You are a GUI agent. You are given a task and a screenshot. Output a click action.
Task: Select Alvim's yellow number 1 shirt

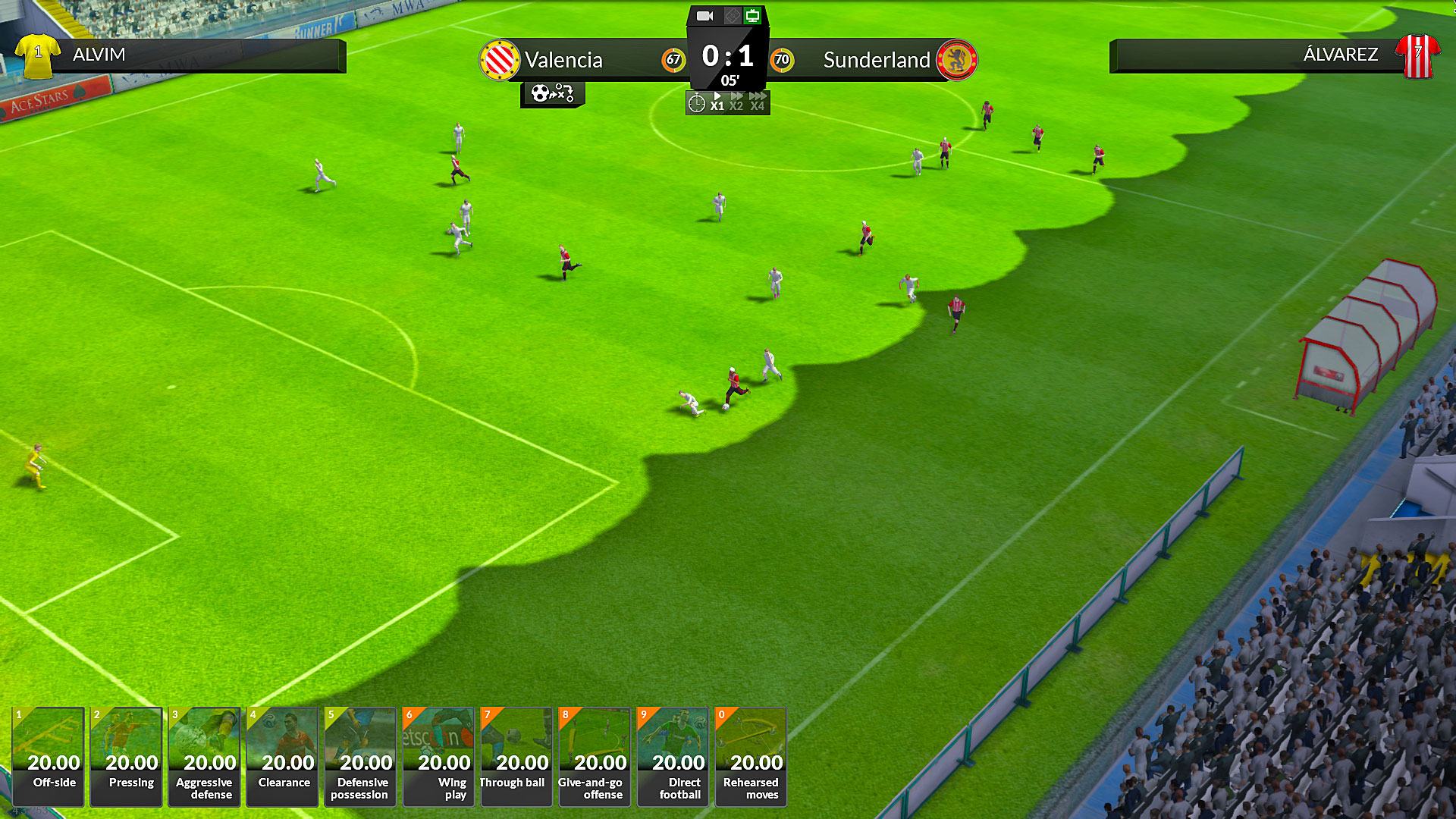pos(38,55)
